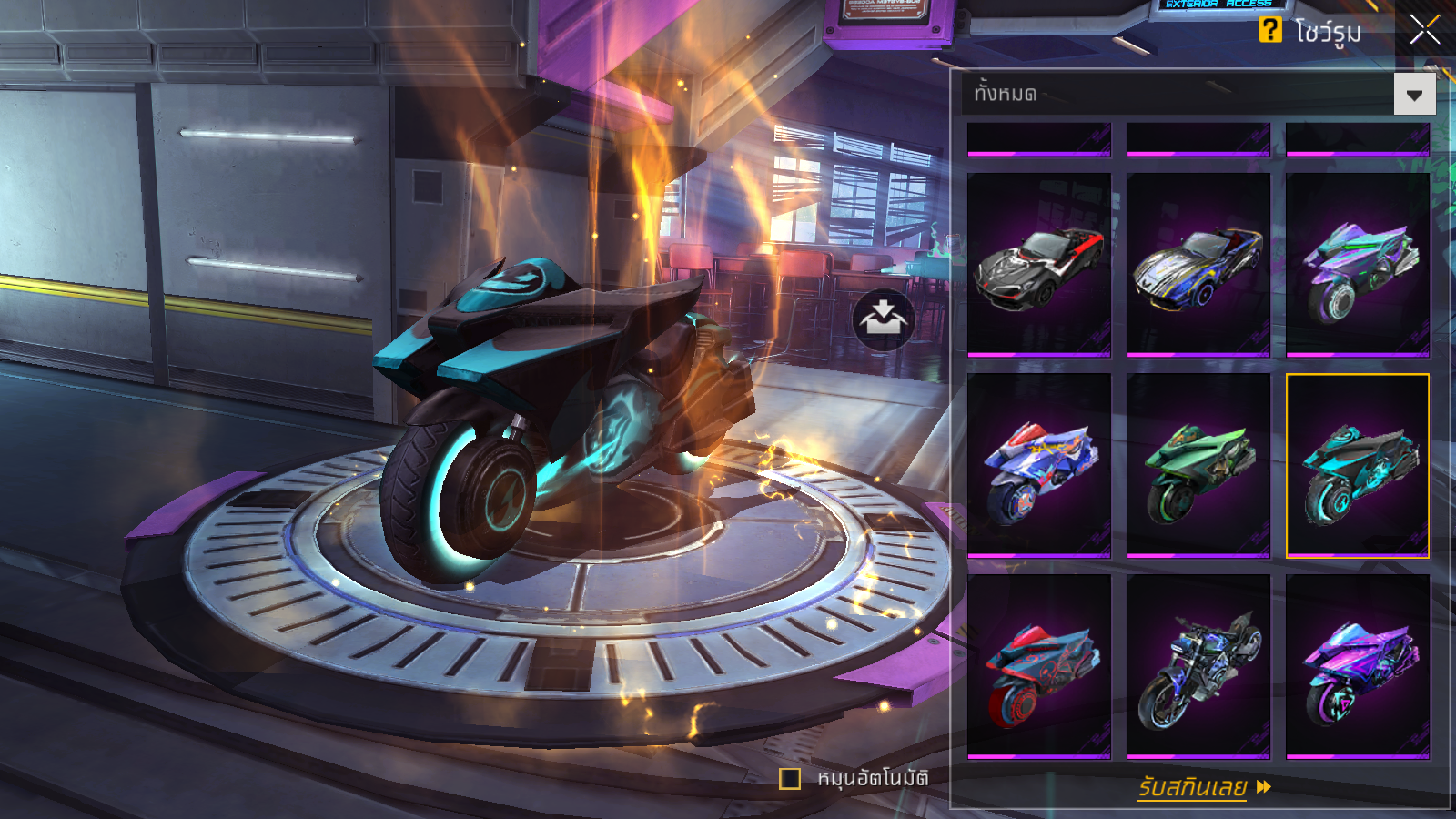Choose the purple and green motorcycle skin
The width and height of the screenshot is (1456, 819).
1357,264
